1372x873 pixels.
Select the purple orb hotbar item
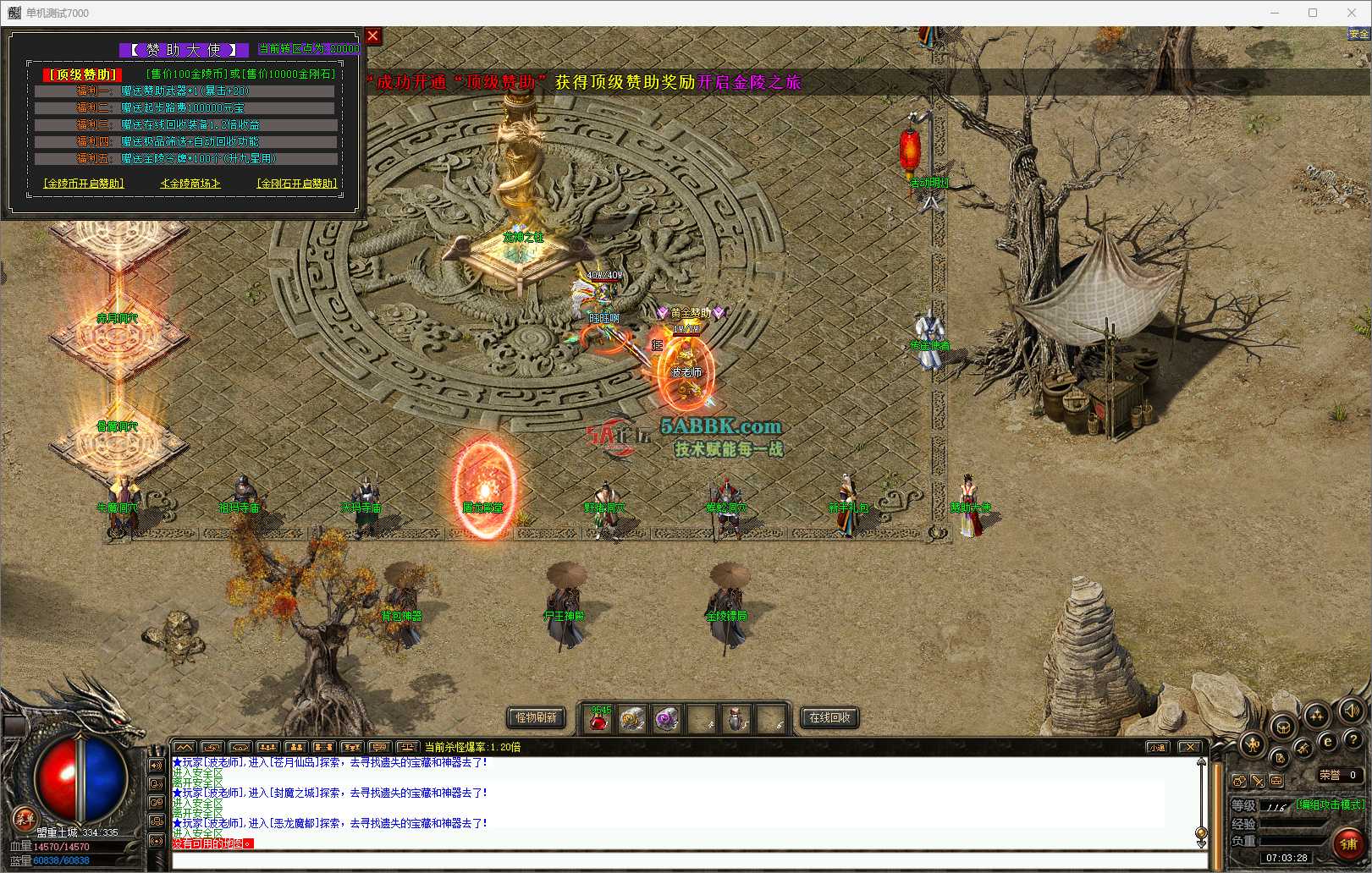pos(667,720)
